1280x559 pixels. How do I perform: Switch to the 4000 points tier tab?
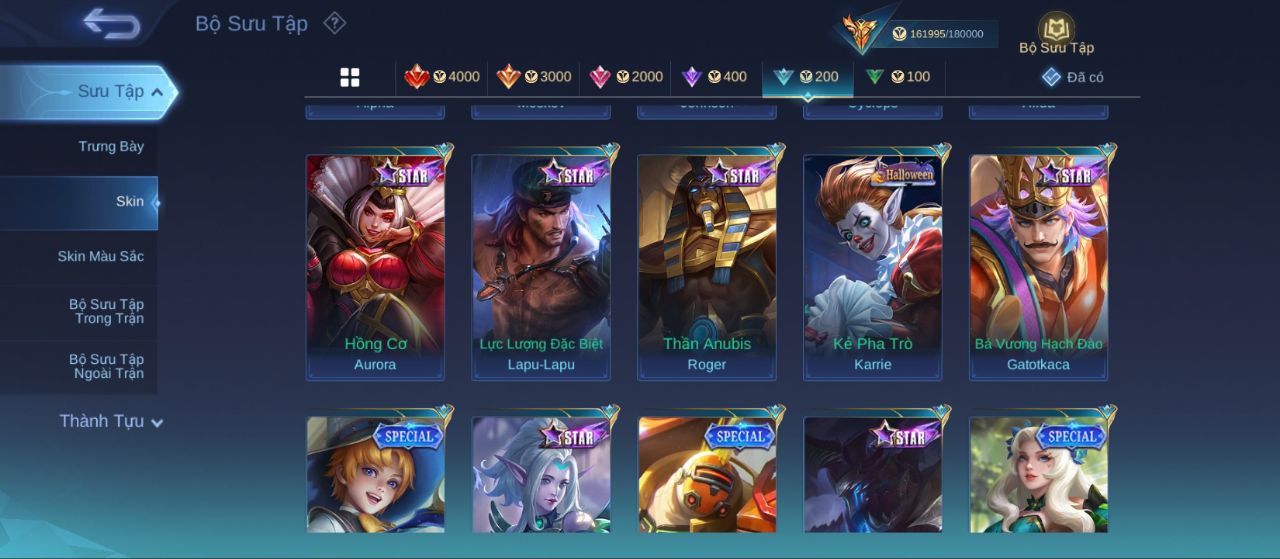[442, 77]
